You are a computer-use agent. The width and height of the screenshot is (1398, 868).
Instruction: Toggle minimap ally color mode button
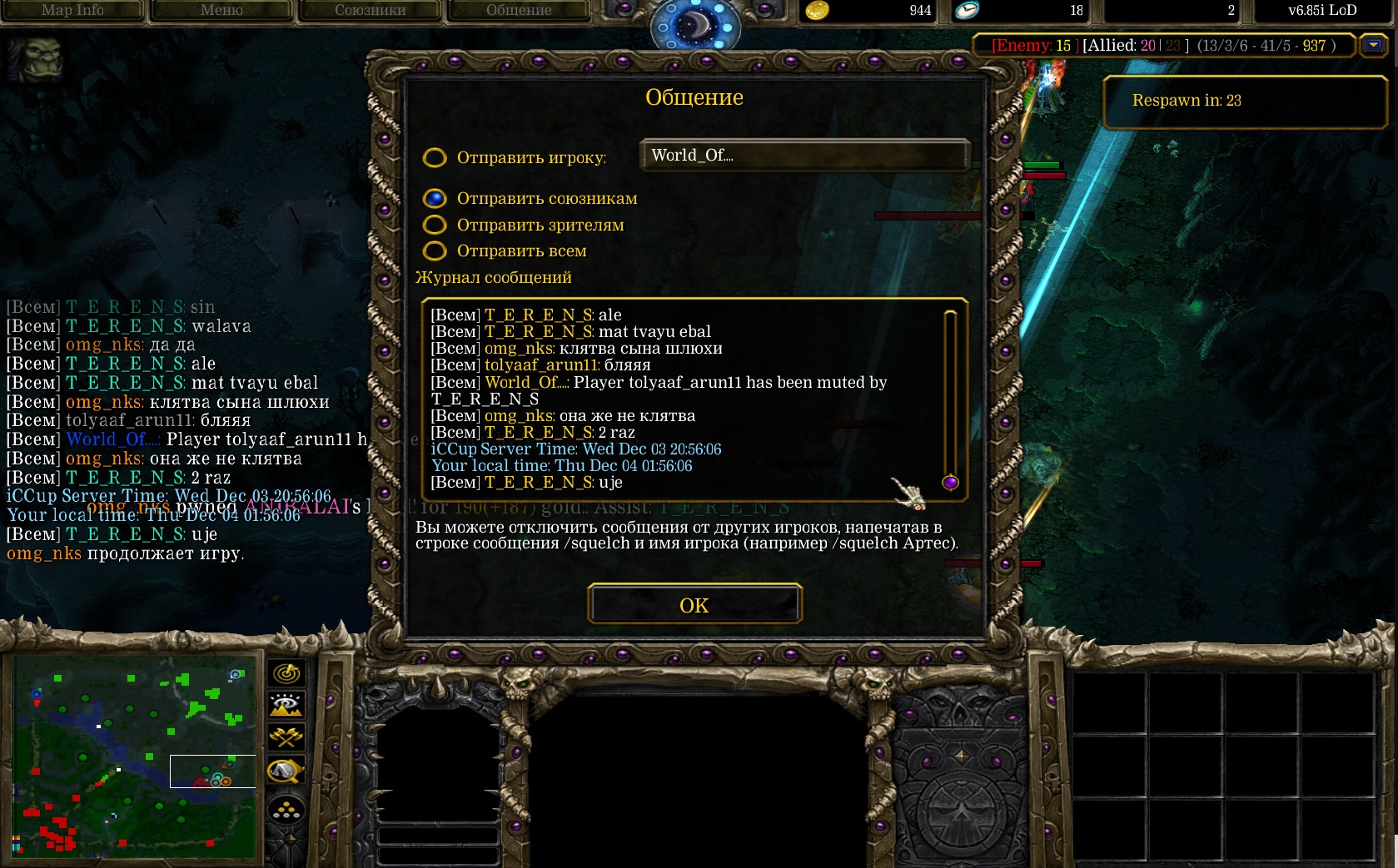286,737
